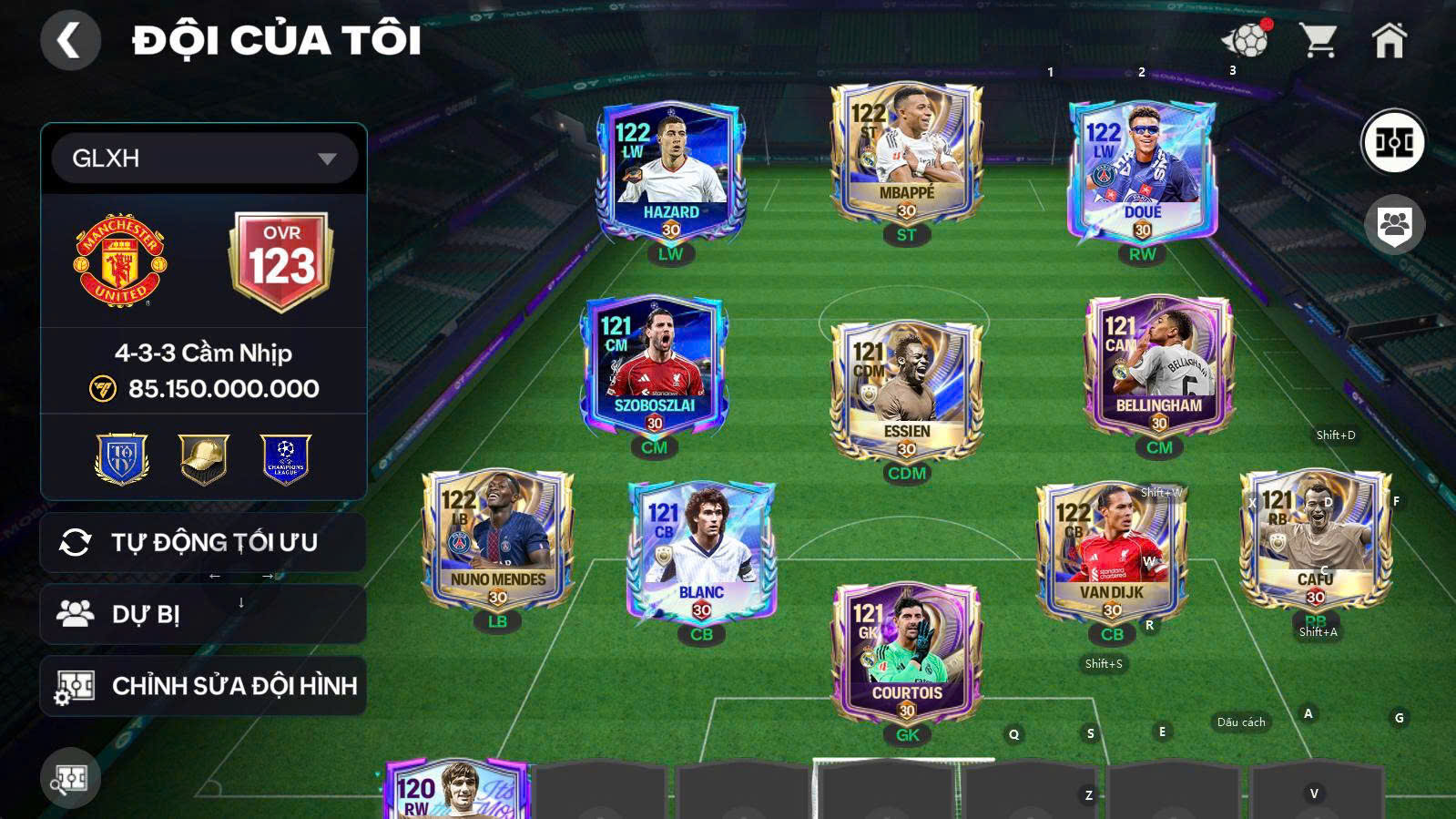Click Chỉnh Sửa Đội Hình to edit lineup
1456x819 pixels.
pos(202,685)
